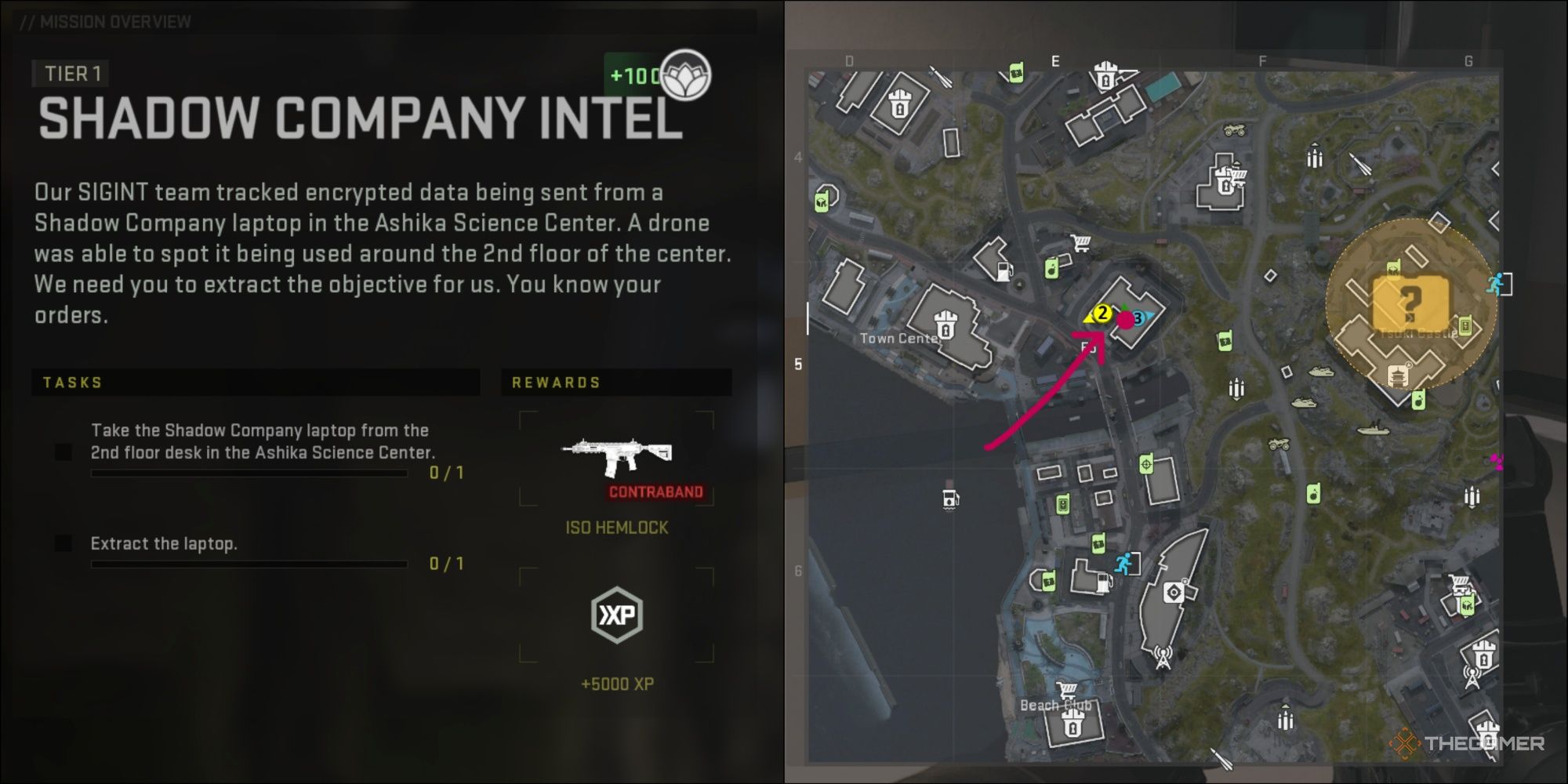Click the red CONTRABAND label
Screen dimensions: 1568x784
655,493
